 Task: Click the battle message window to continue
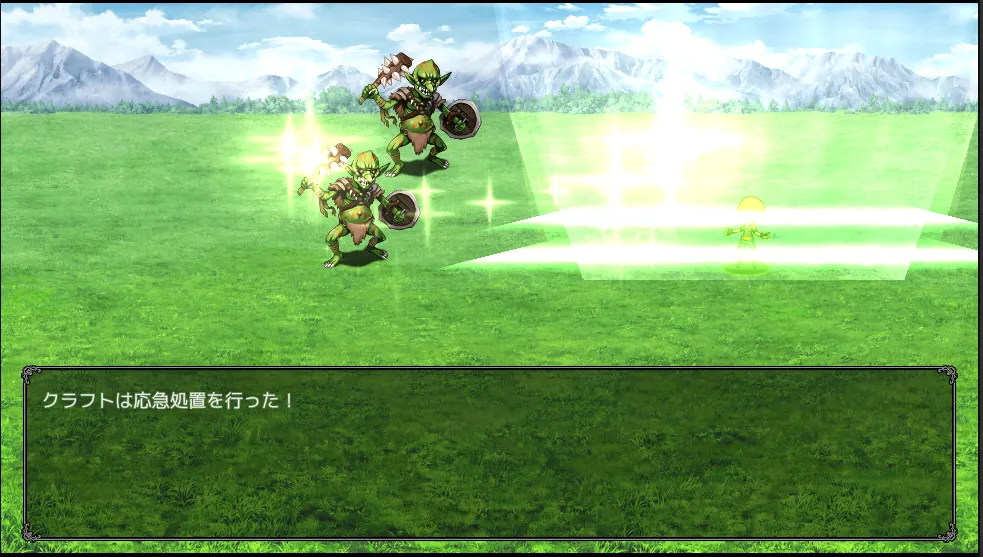click(x=489, y=453)
